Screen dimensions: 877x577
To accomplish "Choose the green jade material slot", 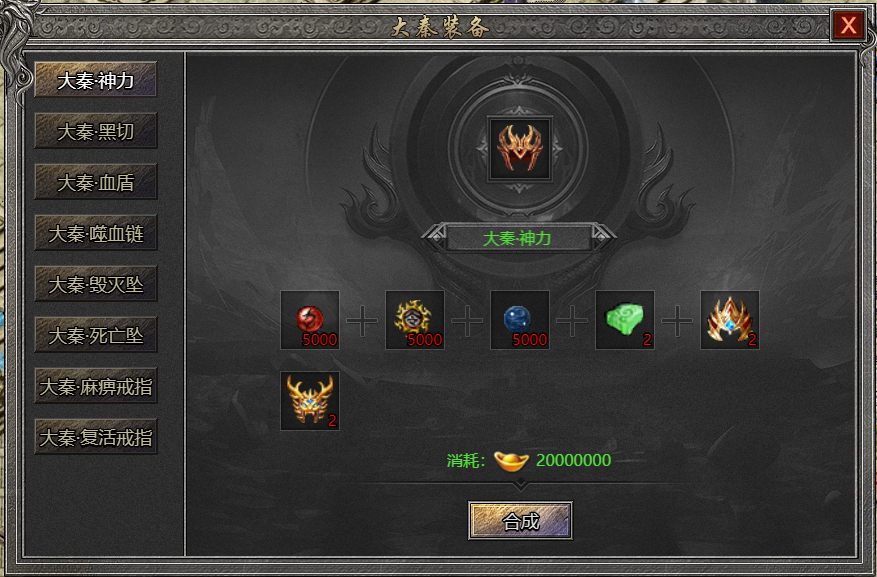I will point(625,320).
